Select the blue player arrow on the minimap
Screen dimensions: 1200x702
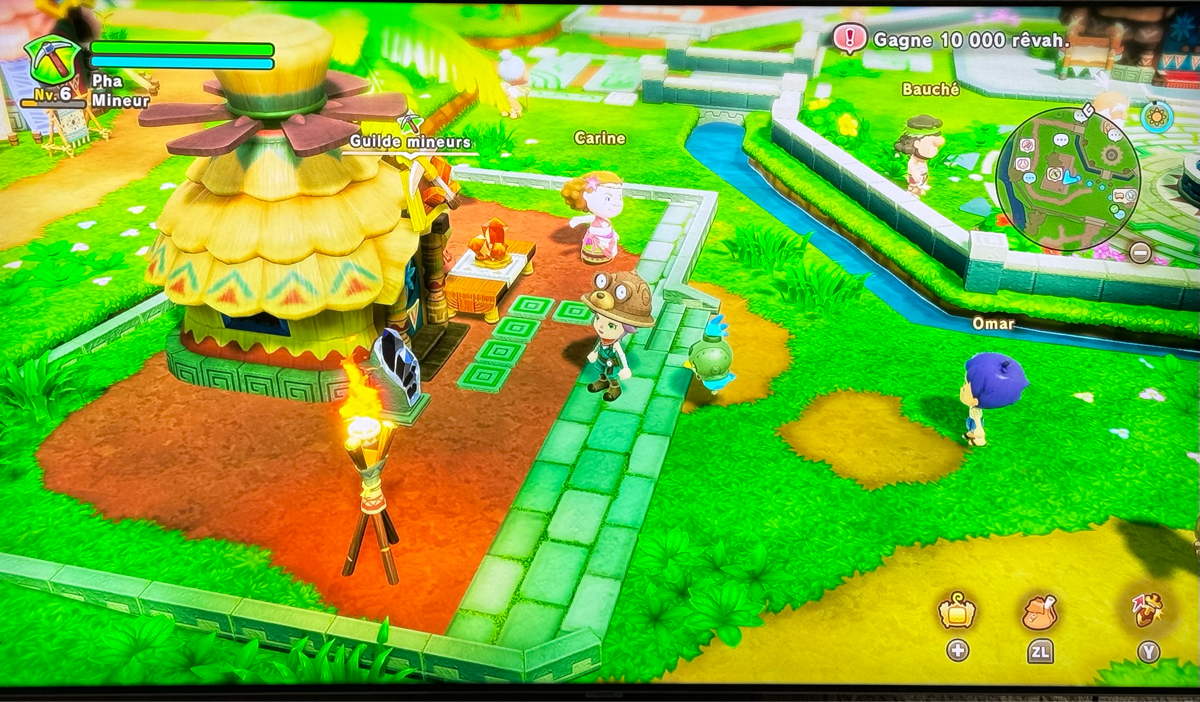coord(1070,178)
